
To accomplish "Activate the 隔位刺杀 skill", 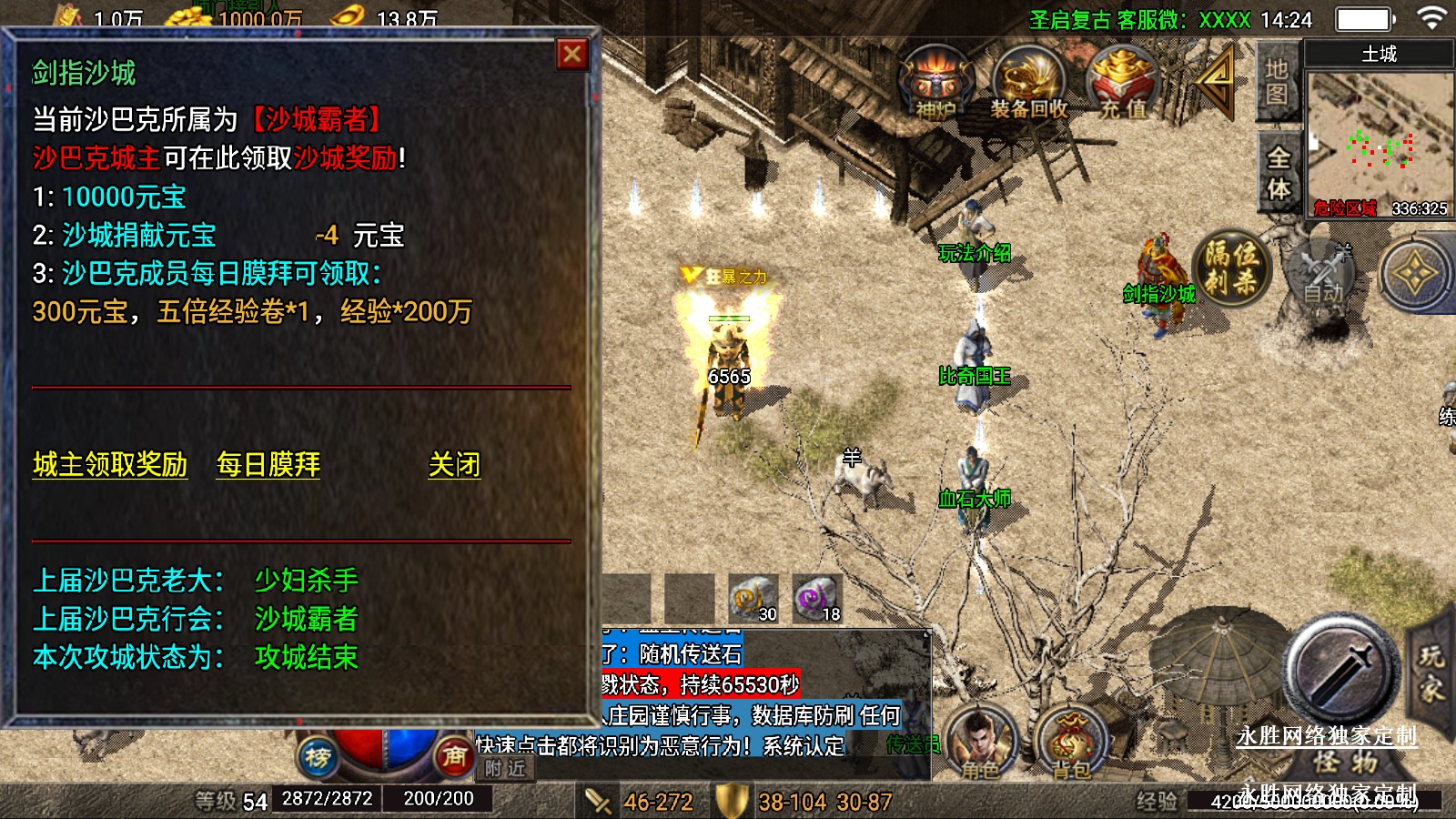I will point(1232,268).
